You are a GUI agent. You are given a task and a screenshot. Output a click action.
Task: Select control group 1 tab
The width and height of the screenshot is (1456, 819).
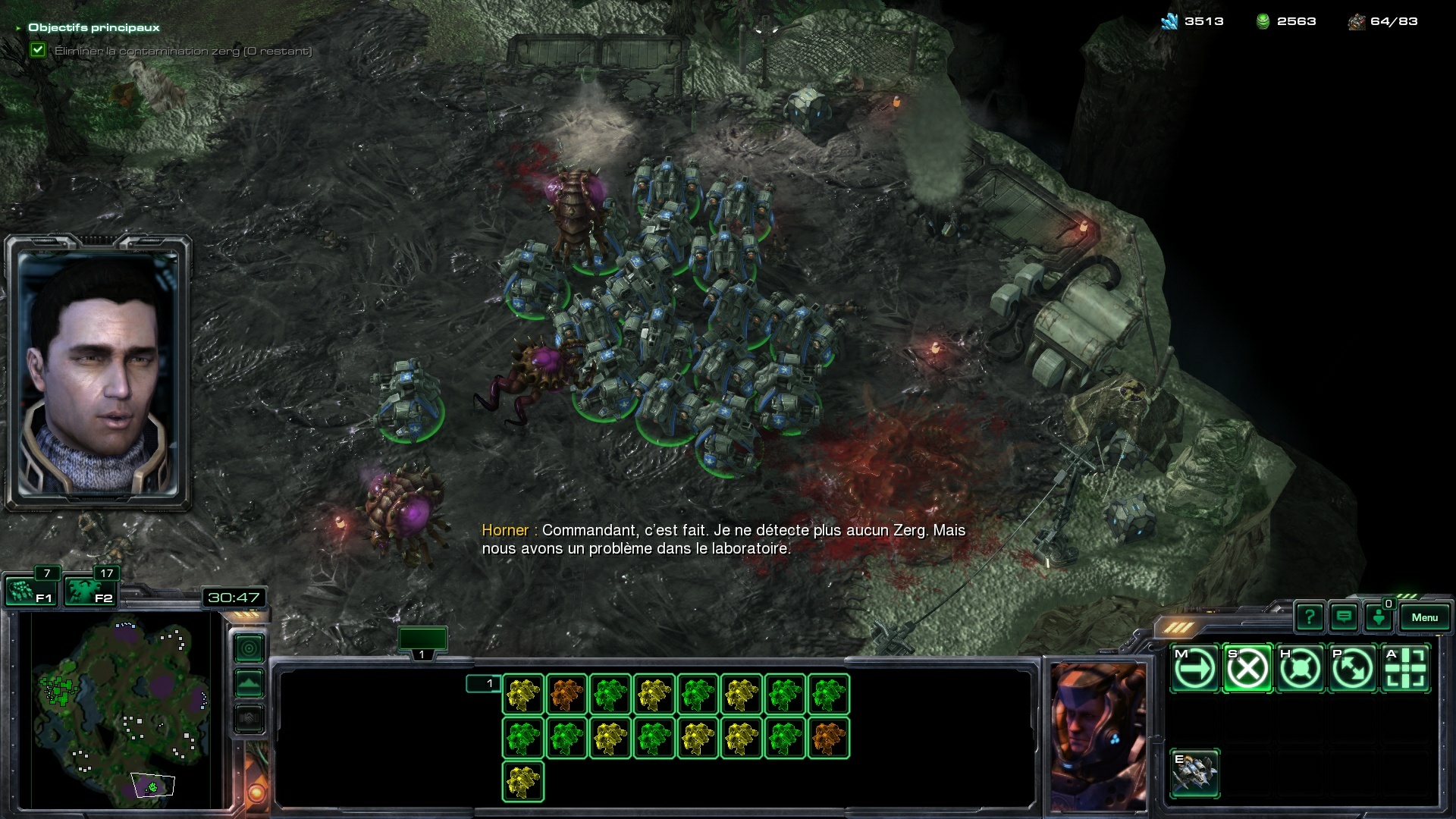tap(422, 641)
